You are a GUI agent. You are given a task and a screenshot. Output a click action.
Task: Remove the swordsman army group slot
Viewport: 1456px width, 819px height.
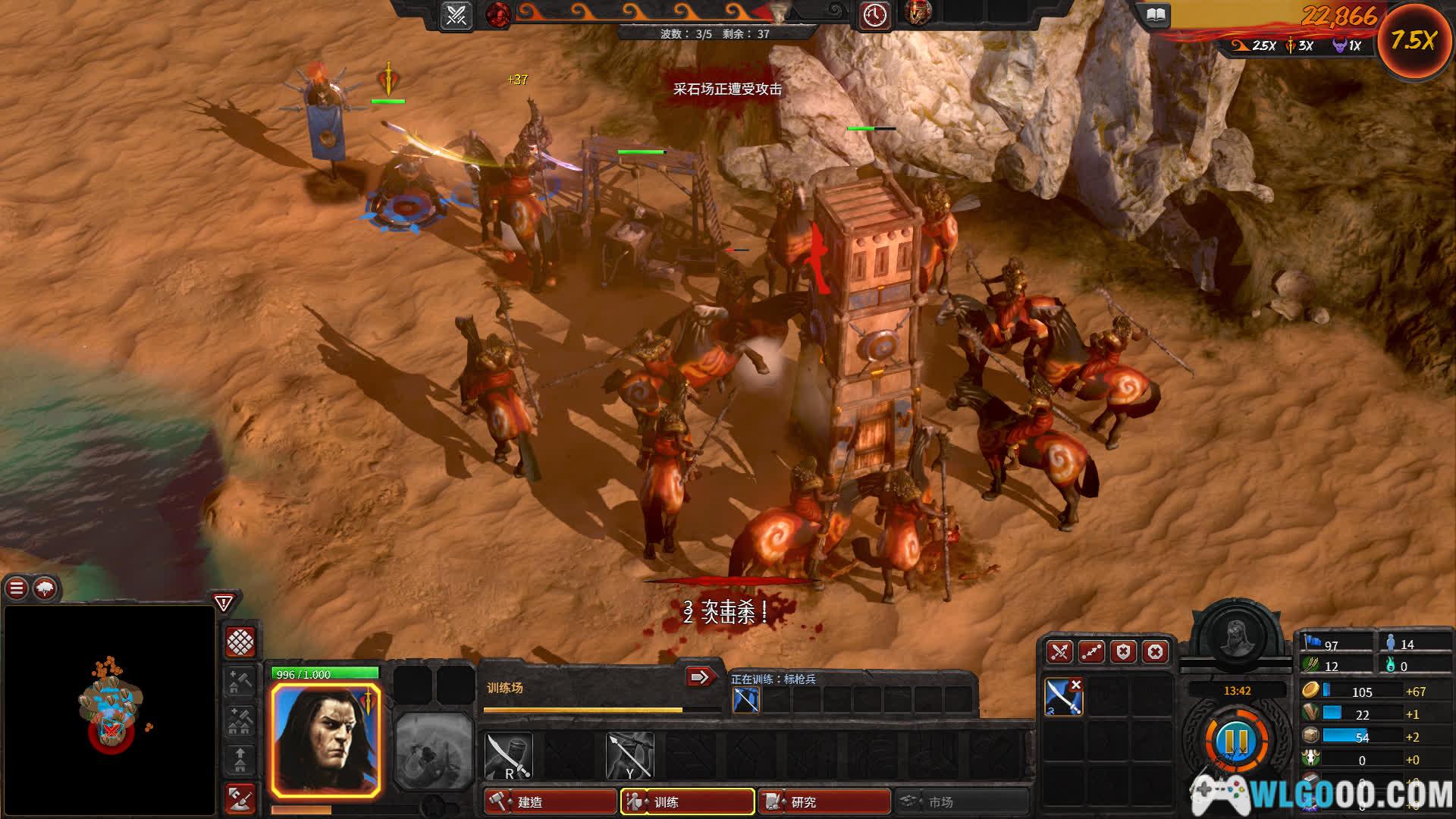tap(1075, 685)
